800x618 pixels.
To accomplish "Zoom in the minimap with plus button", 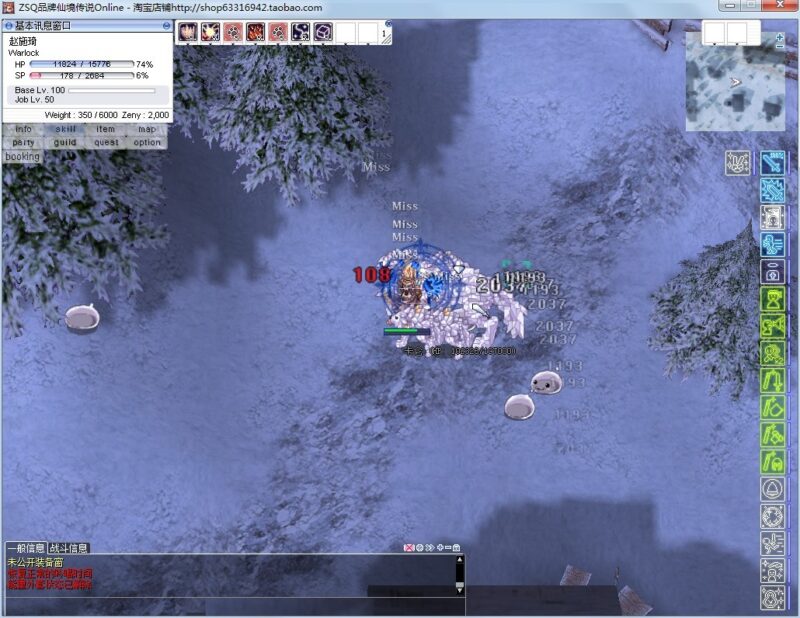I will [780, 35].
